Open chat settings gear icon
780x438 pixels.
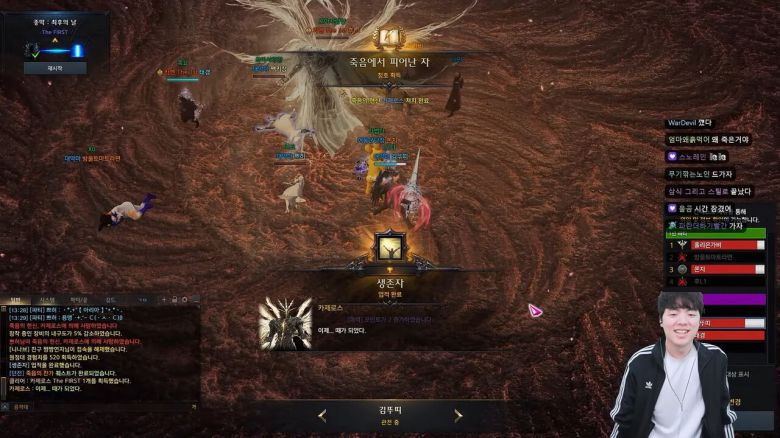184,299
